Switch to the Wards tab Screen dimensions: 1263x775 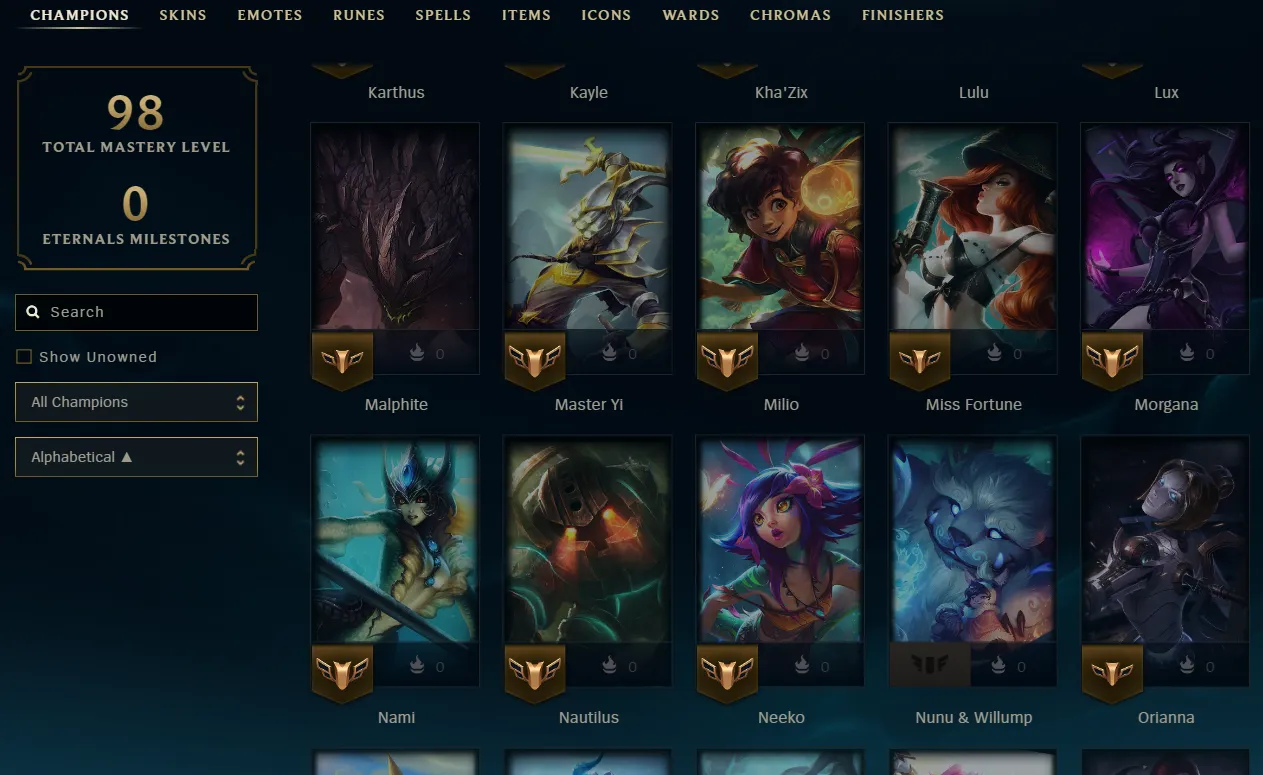point(691,15)
